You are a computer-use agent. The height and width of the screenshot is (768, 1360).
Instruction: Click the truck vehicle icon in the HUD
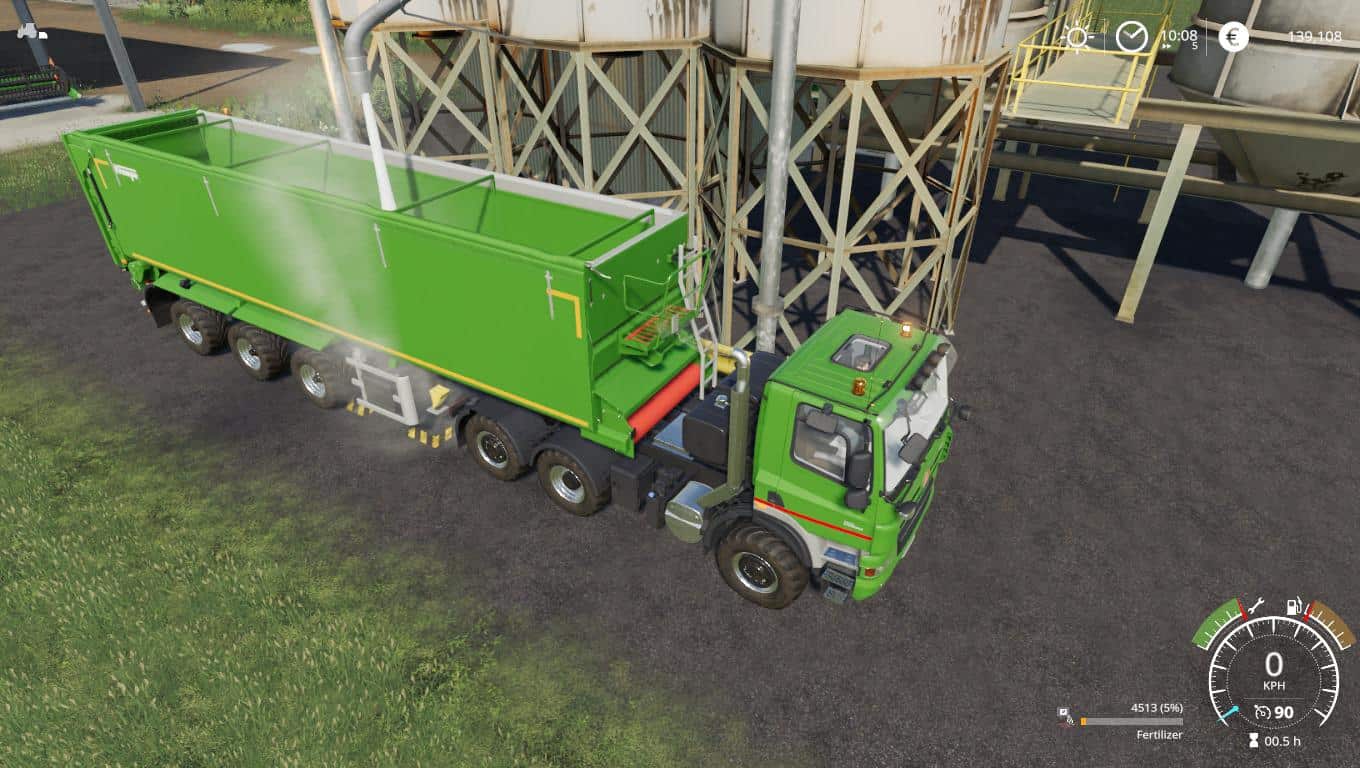coord(32,32)
